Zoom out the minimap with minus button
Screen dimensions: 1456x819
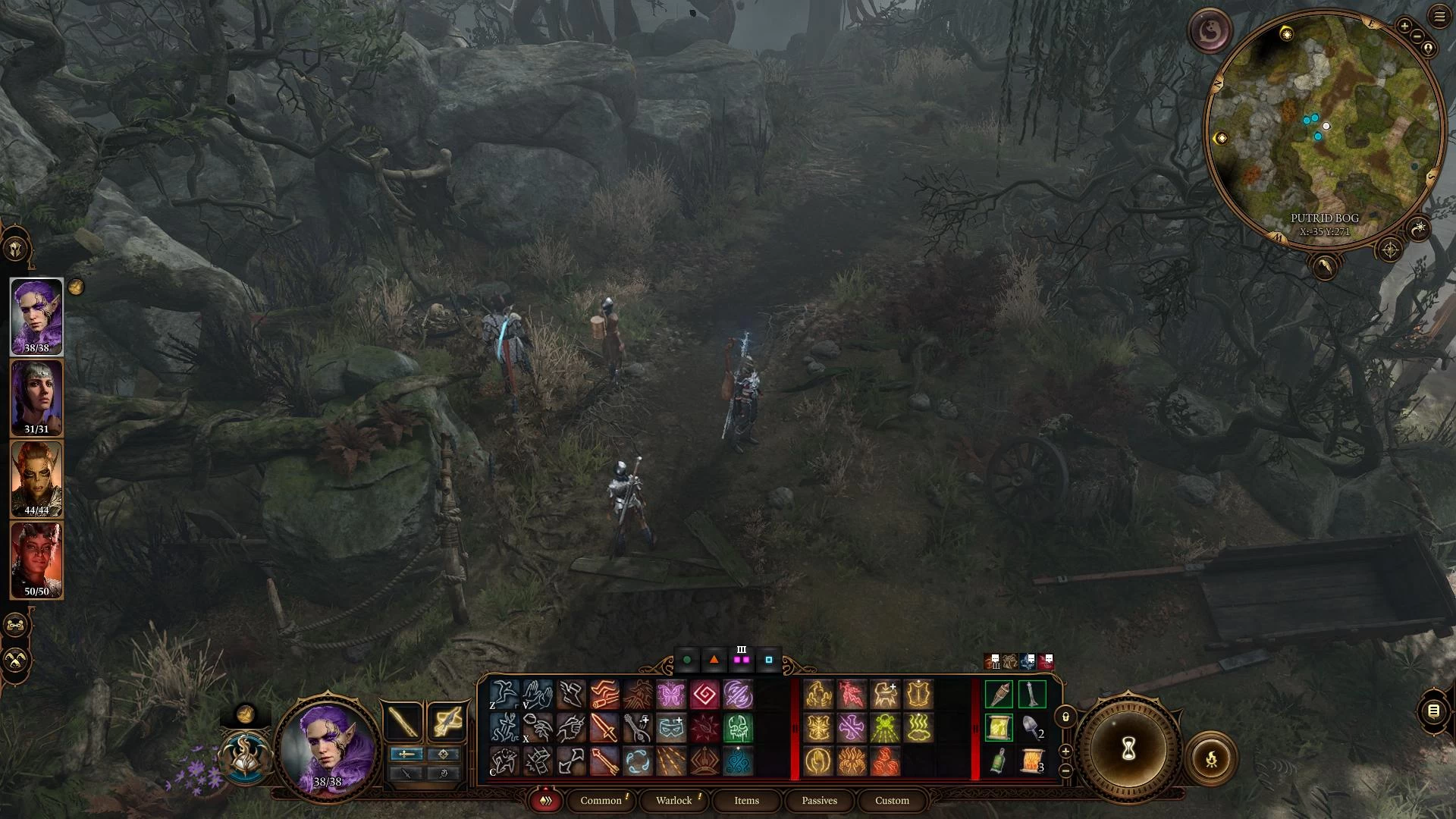1415,37
